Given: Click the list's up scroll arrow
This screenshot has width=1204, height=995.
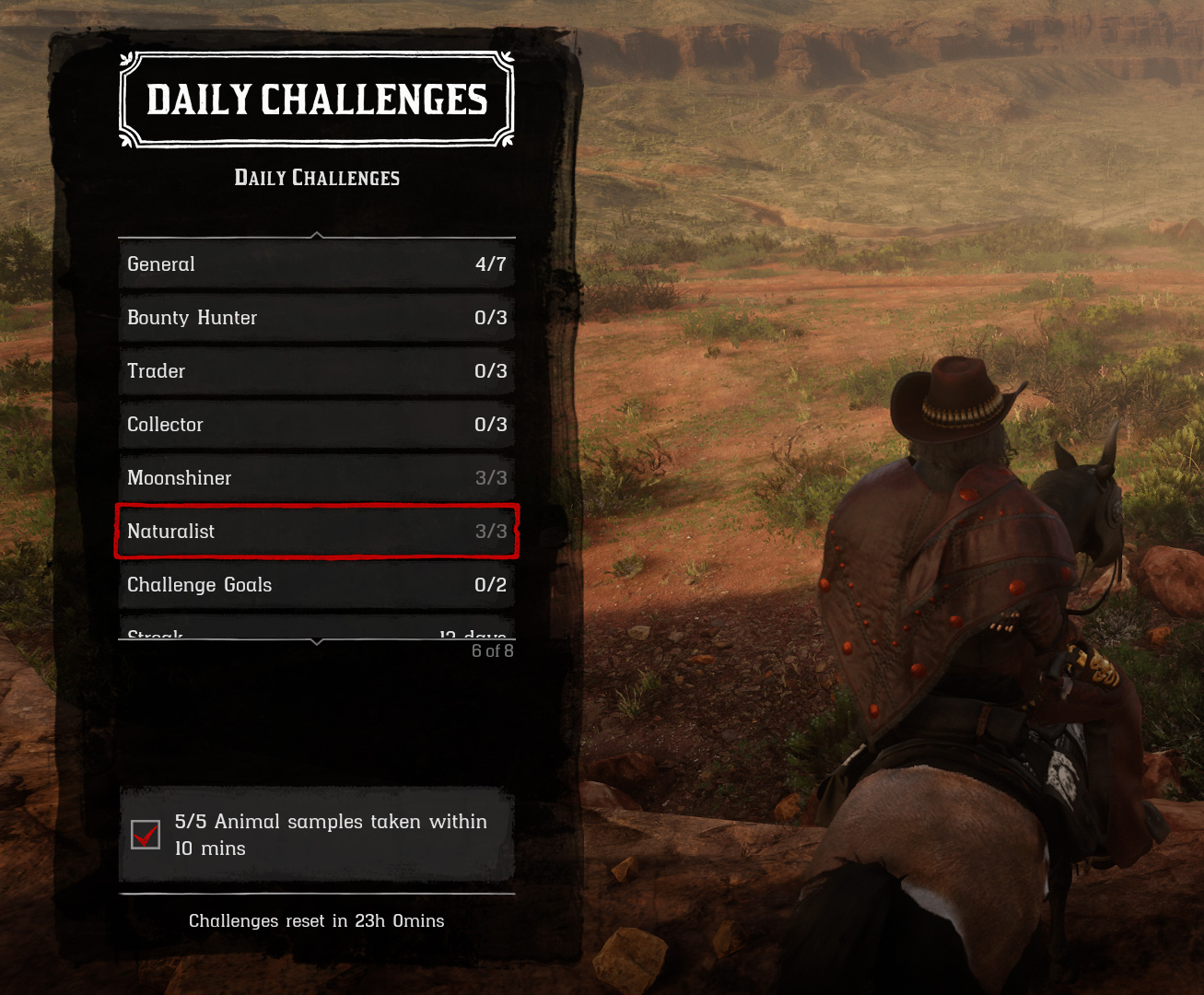Looking at the screenshot, I should click(317, 235).
